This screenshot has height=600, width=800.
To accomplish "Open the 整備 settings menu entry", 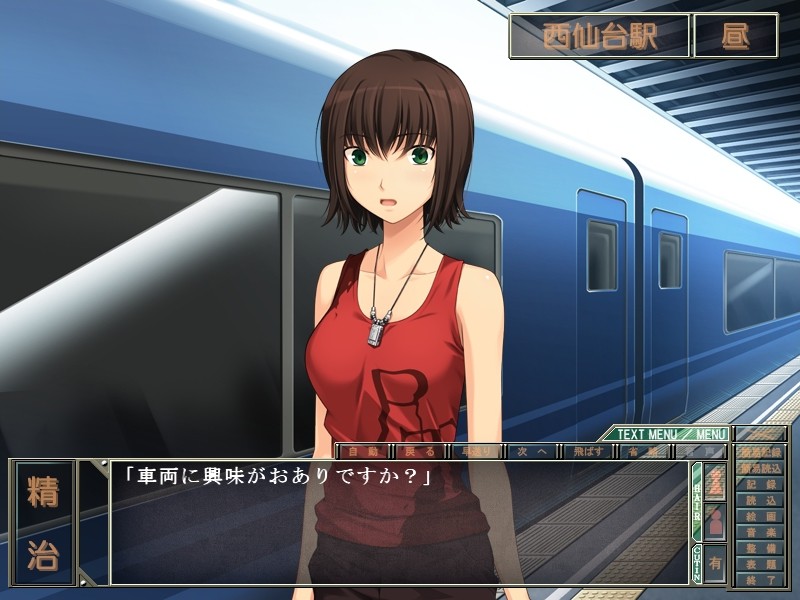I will [761, 547].
